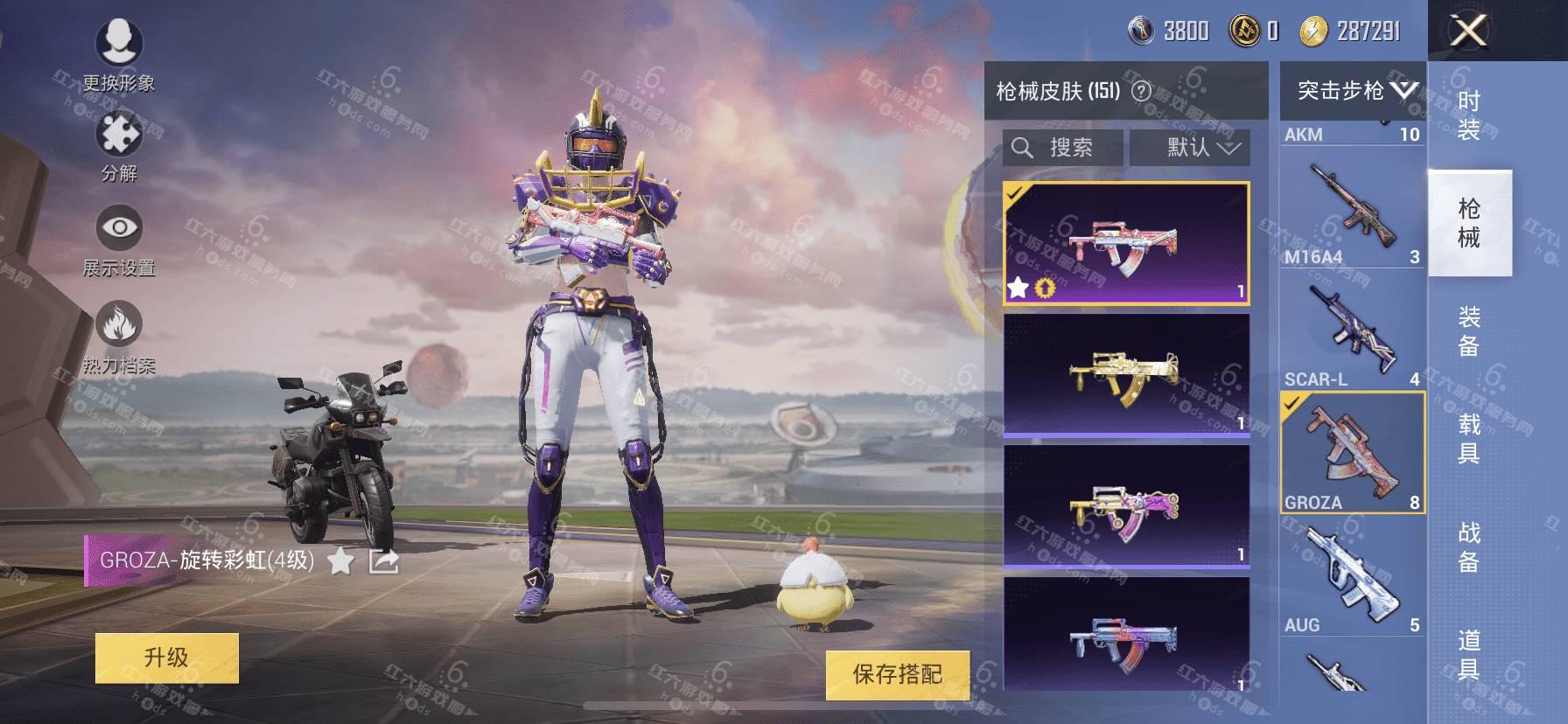The width and height of the screenshot is (1568, 724).
Task: Open 展示设置 display settings
Action: (x=119, y=240)
